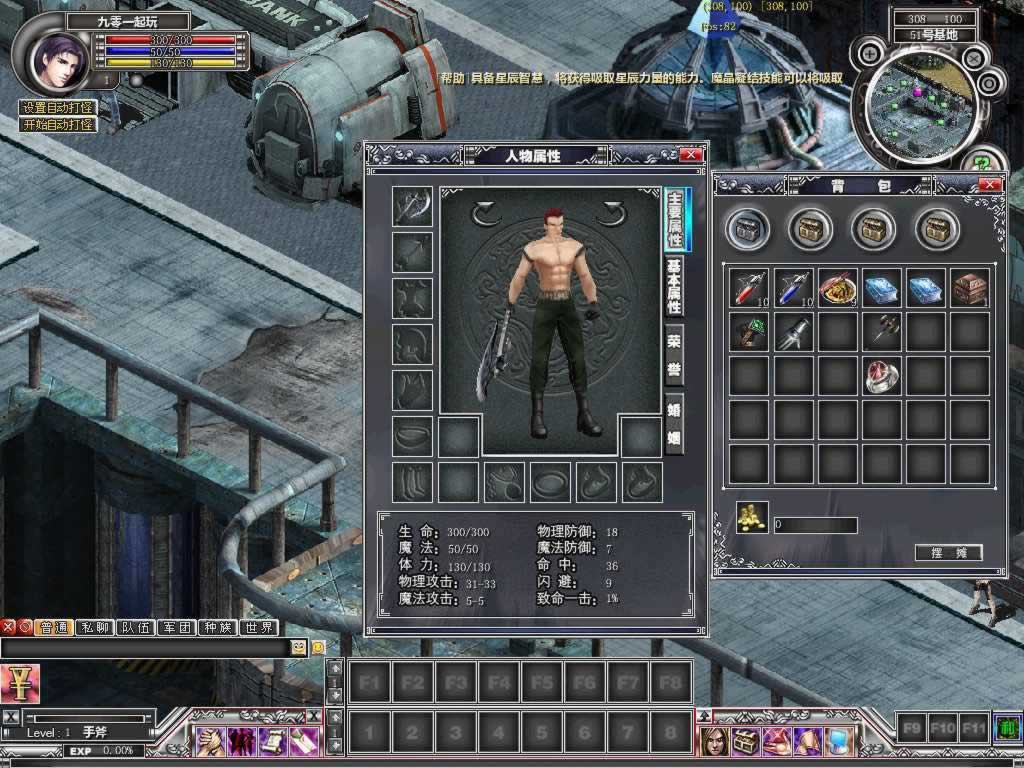Select the red potion in backpack
The width and height of the screenshot is (1024, 768).
[x=746, y=287]
